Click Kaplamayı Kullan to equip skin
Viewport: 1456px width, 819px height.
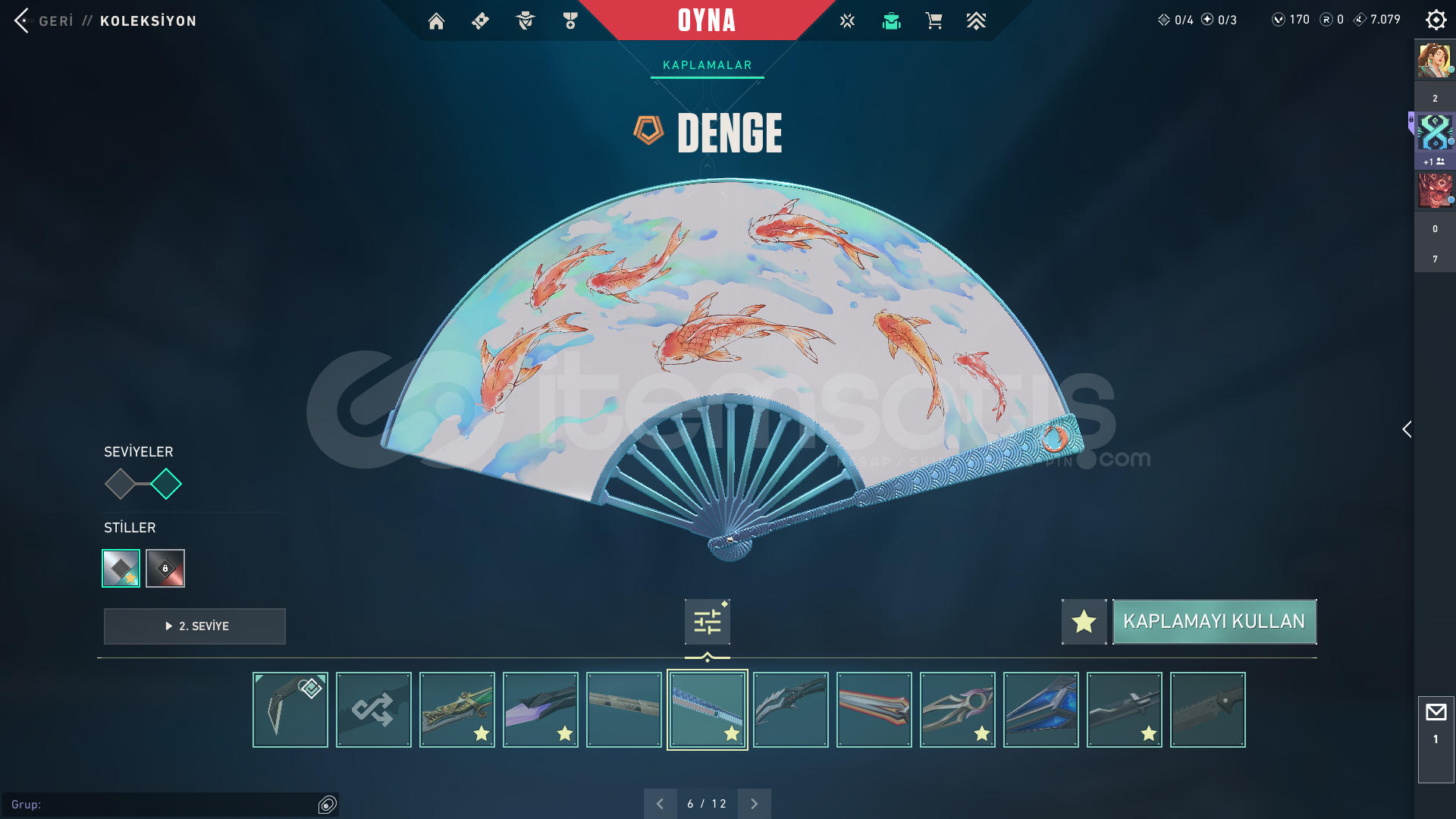point(1214,622)
